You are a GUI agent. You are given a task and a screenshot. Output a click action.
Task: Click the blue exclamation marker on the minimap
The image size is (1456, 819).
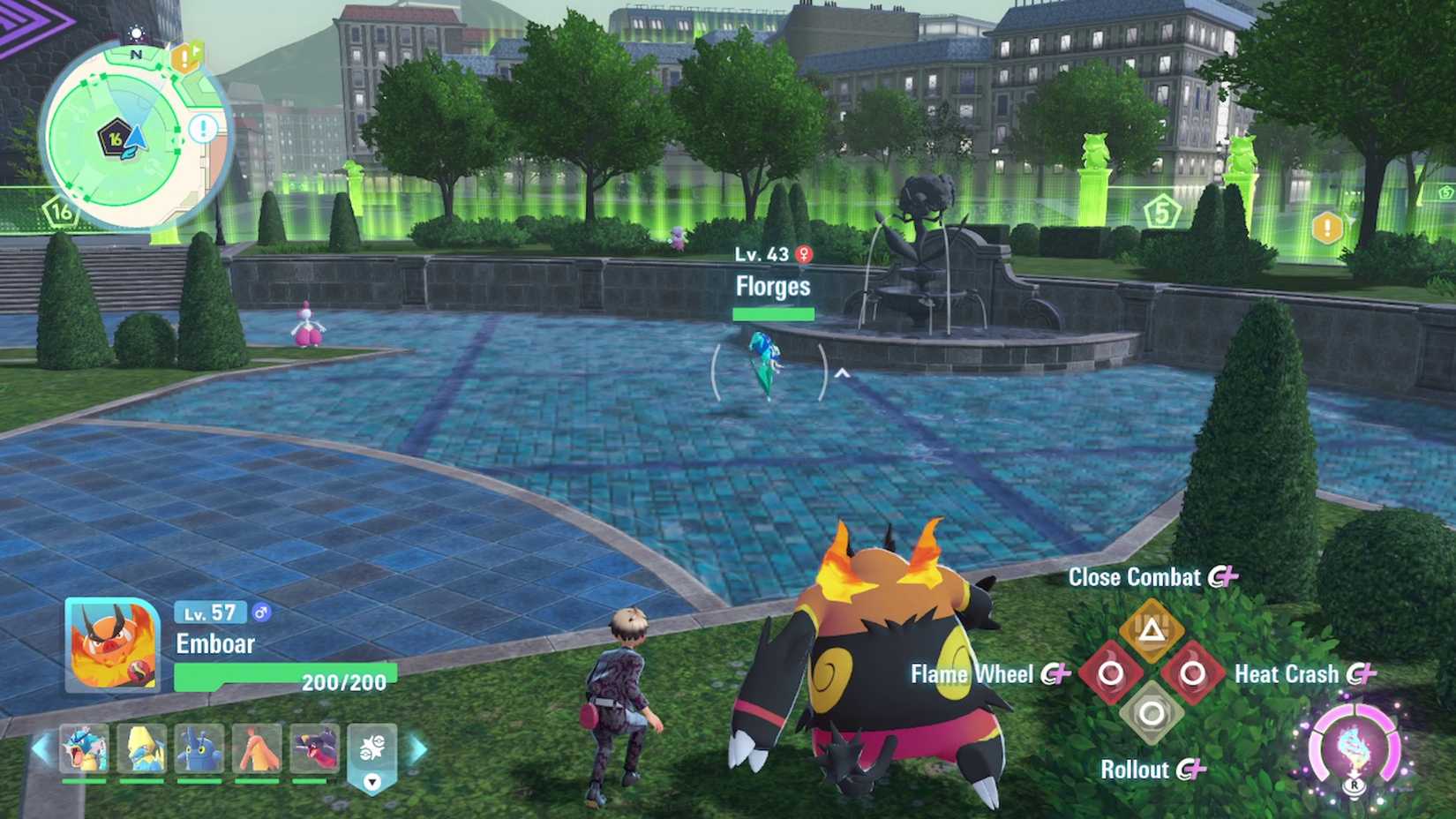(x=202, y=128)
